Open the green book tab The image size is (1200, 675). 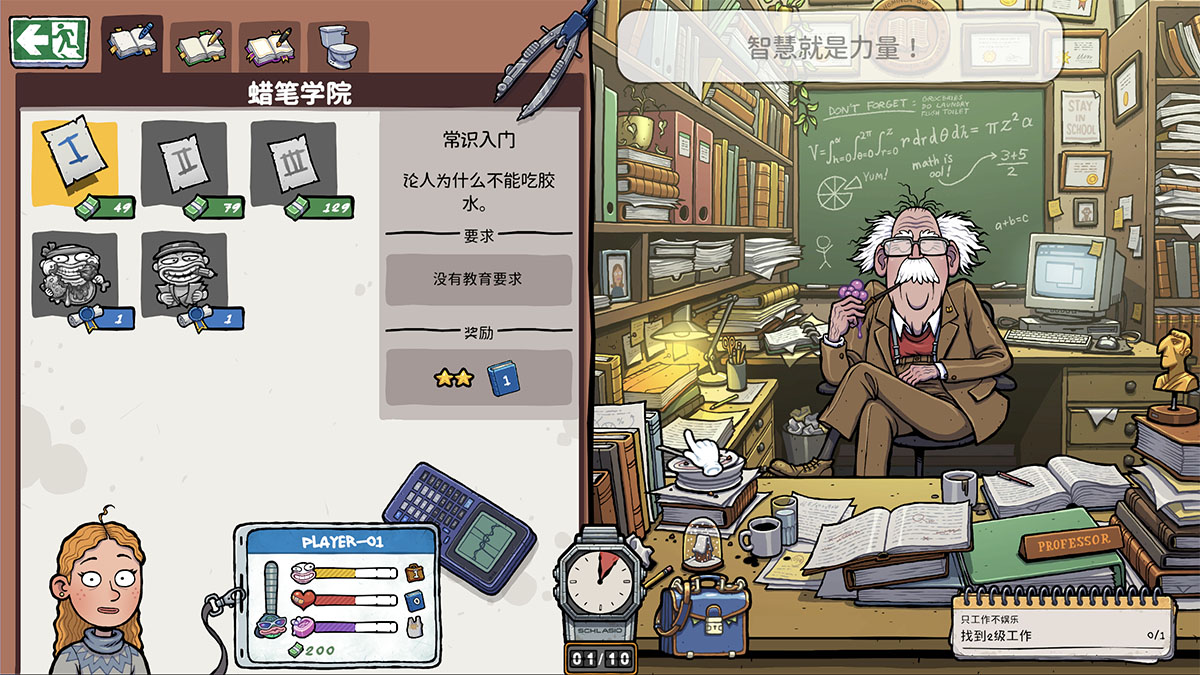coord(201,46)
